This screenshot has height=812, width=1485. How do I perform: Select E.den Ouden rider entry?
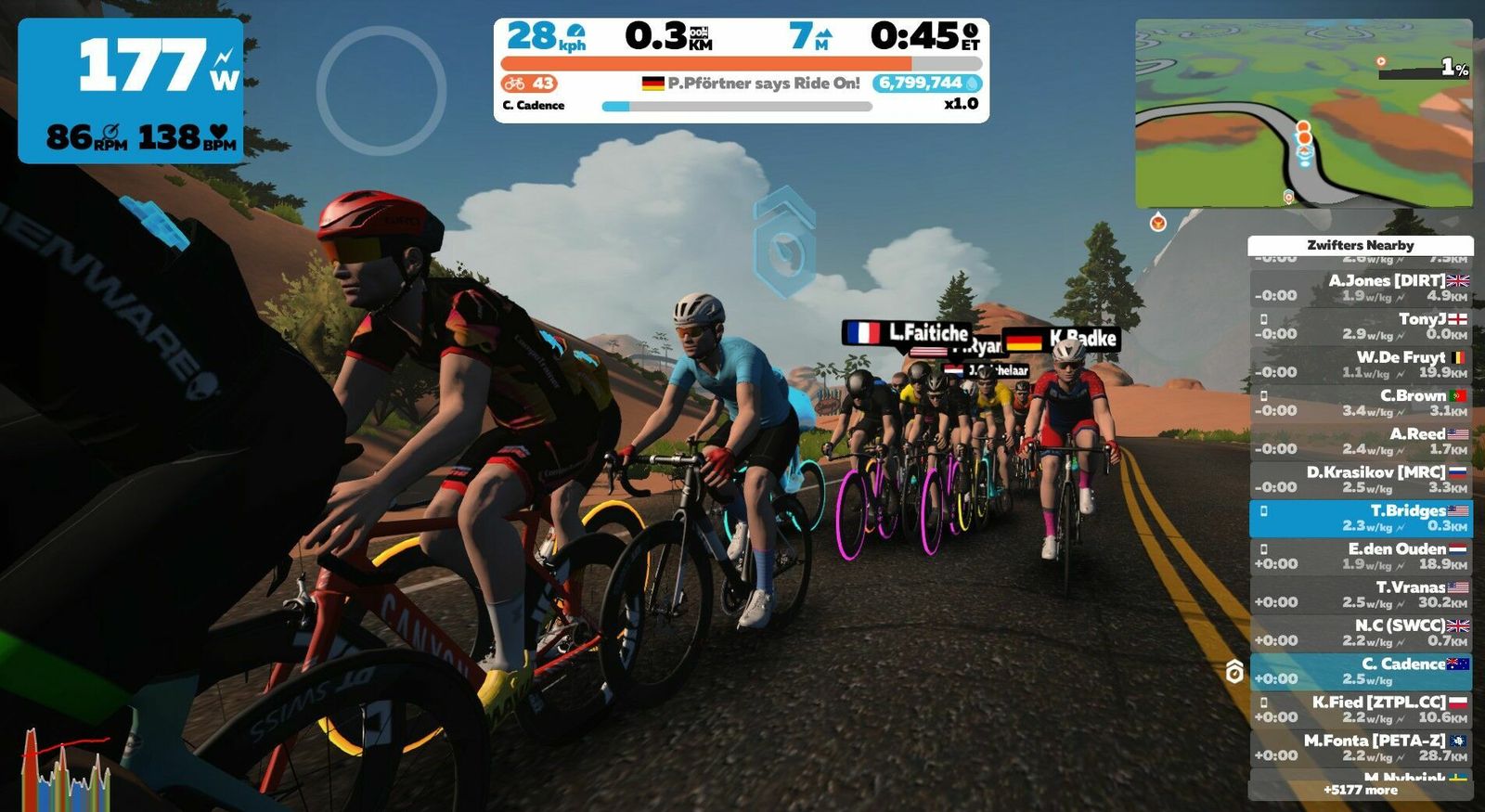click(1361, 556)
